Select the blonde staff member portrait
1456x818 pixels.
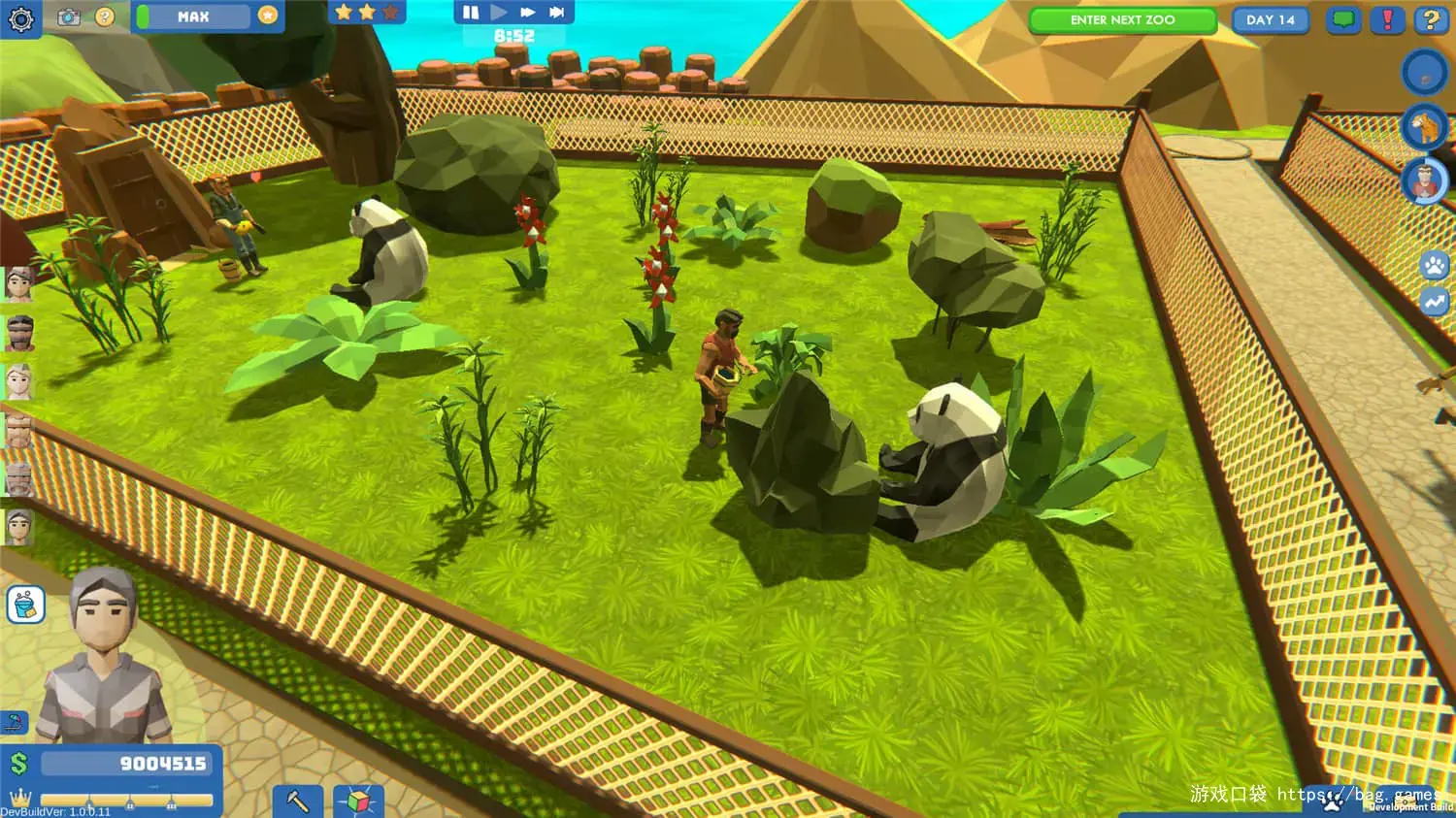click(19, 381)
